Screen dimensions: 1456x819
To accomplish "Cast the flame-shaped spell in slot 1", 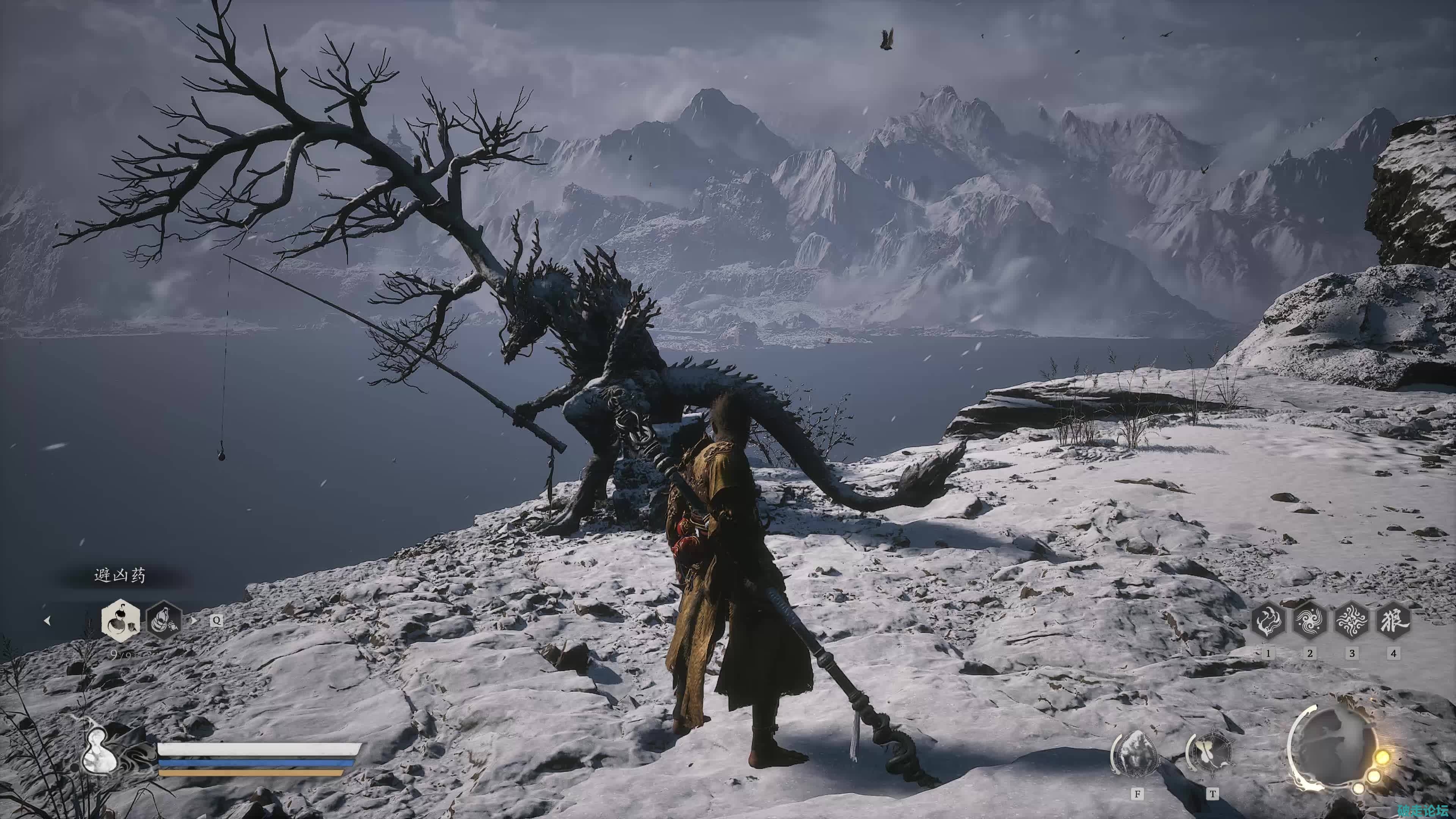I will 1268,621.
